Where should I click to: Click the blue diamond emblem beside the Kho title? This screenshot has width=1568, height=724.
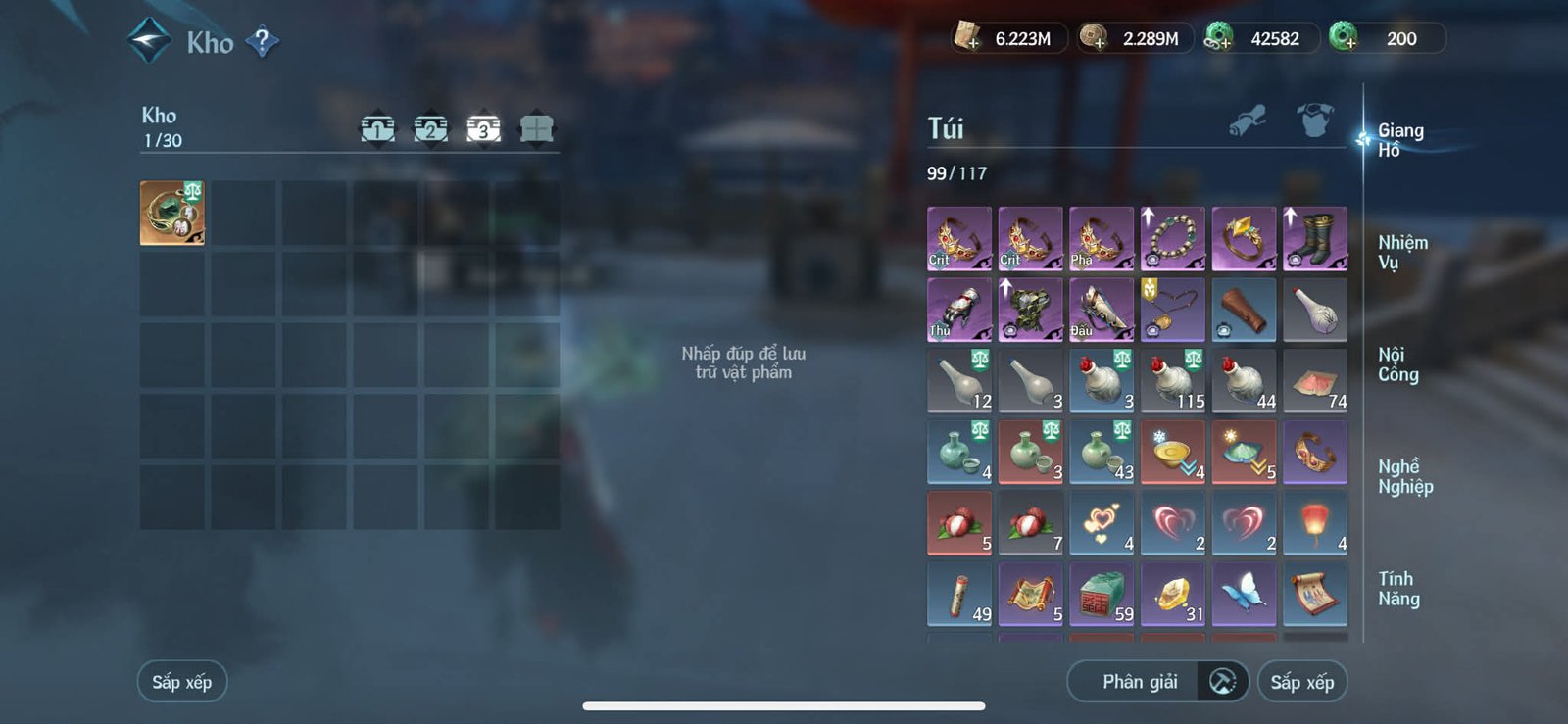point(148,41)
